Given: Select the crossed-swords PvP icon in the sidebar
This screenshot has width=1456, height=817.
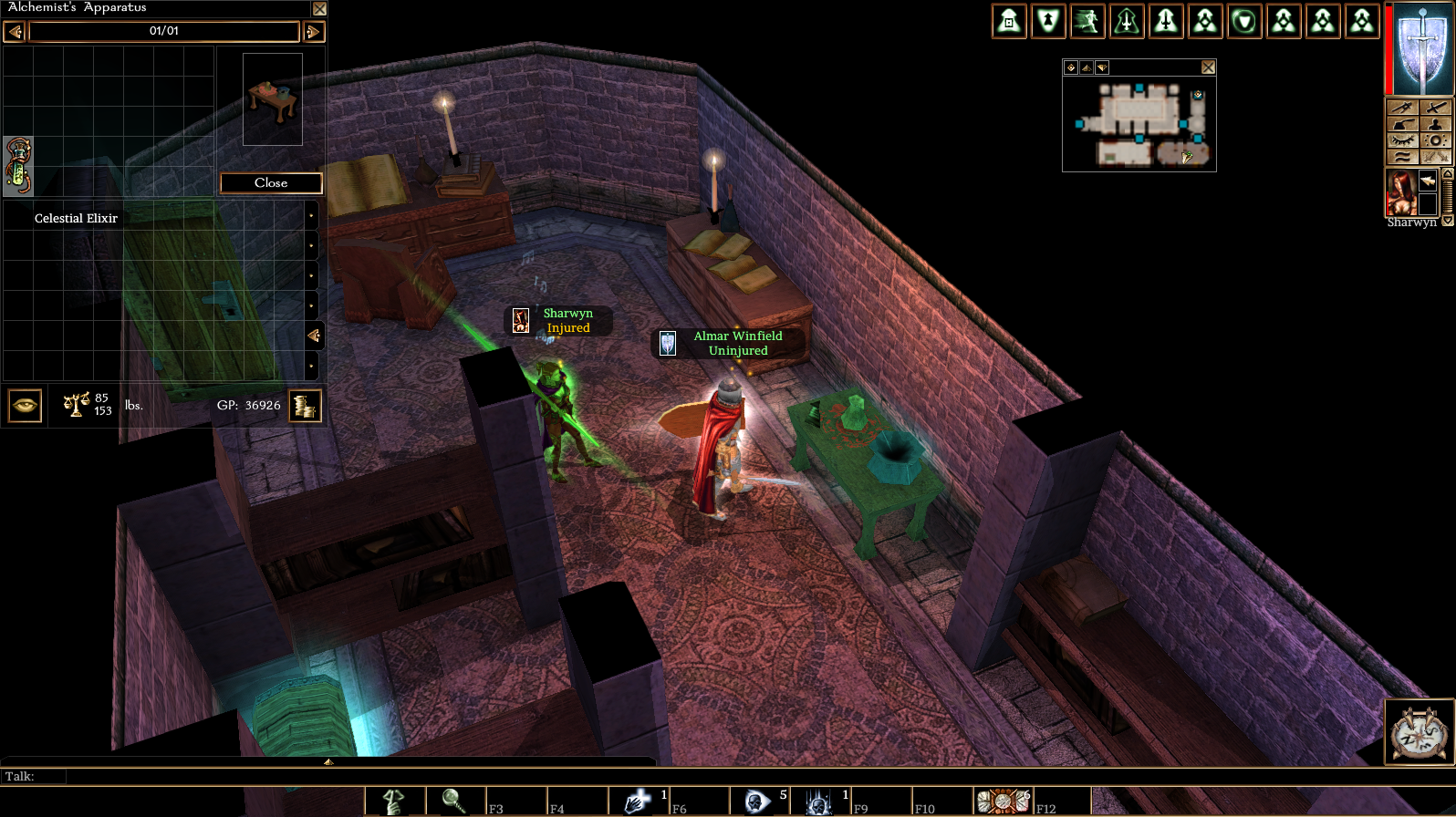Looking at the screenshot, I should (x=1436, y=156).
